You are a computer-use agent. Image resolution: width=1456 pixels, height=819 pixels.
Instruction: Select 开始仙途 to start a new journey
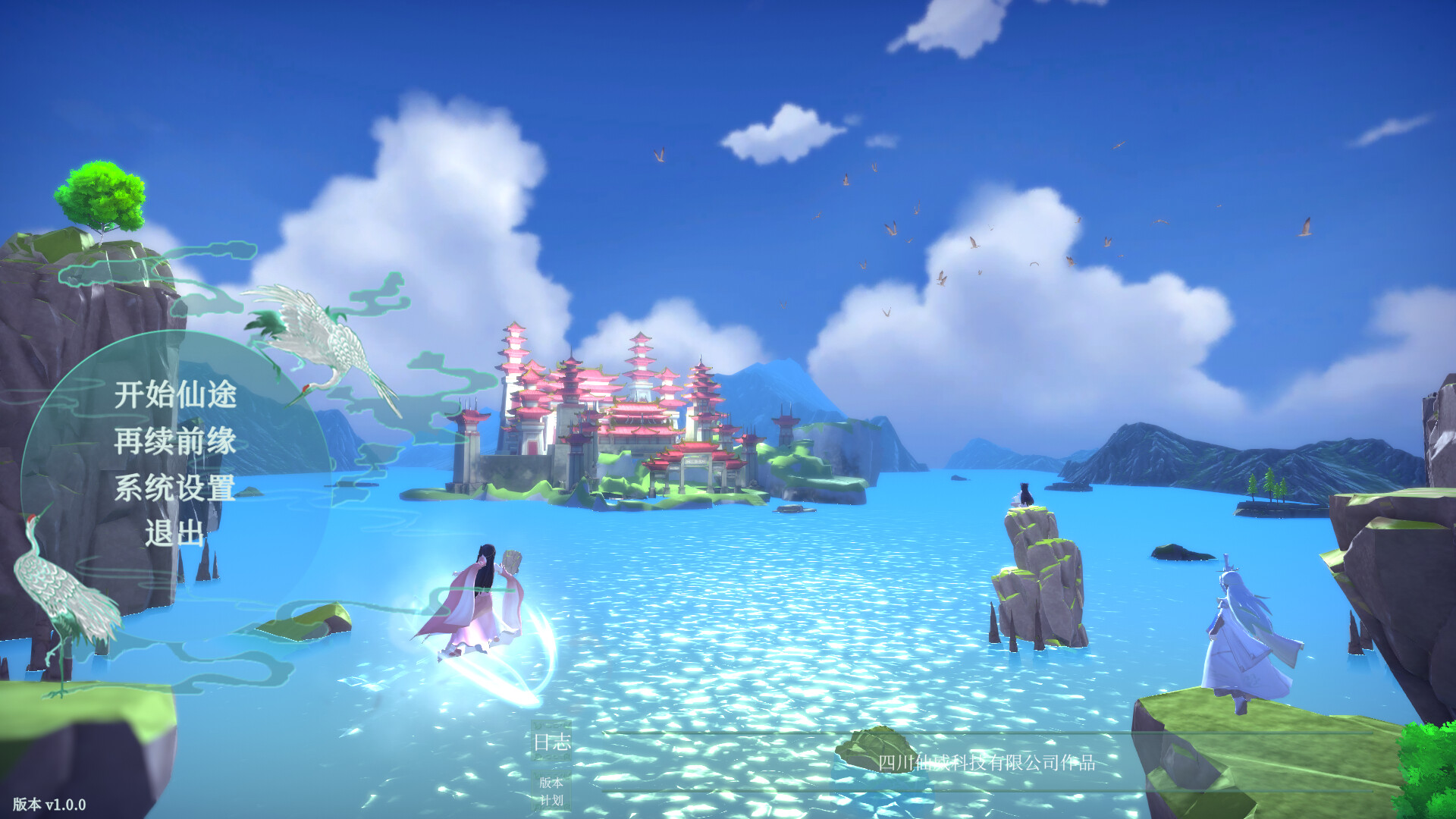point(176,395)
